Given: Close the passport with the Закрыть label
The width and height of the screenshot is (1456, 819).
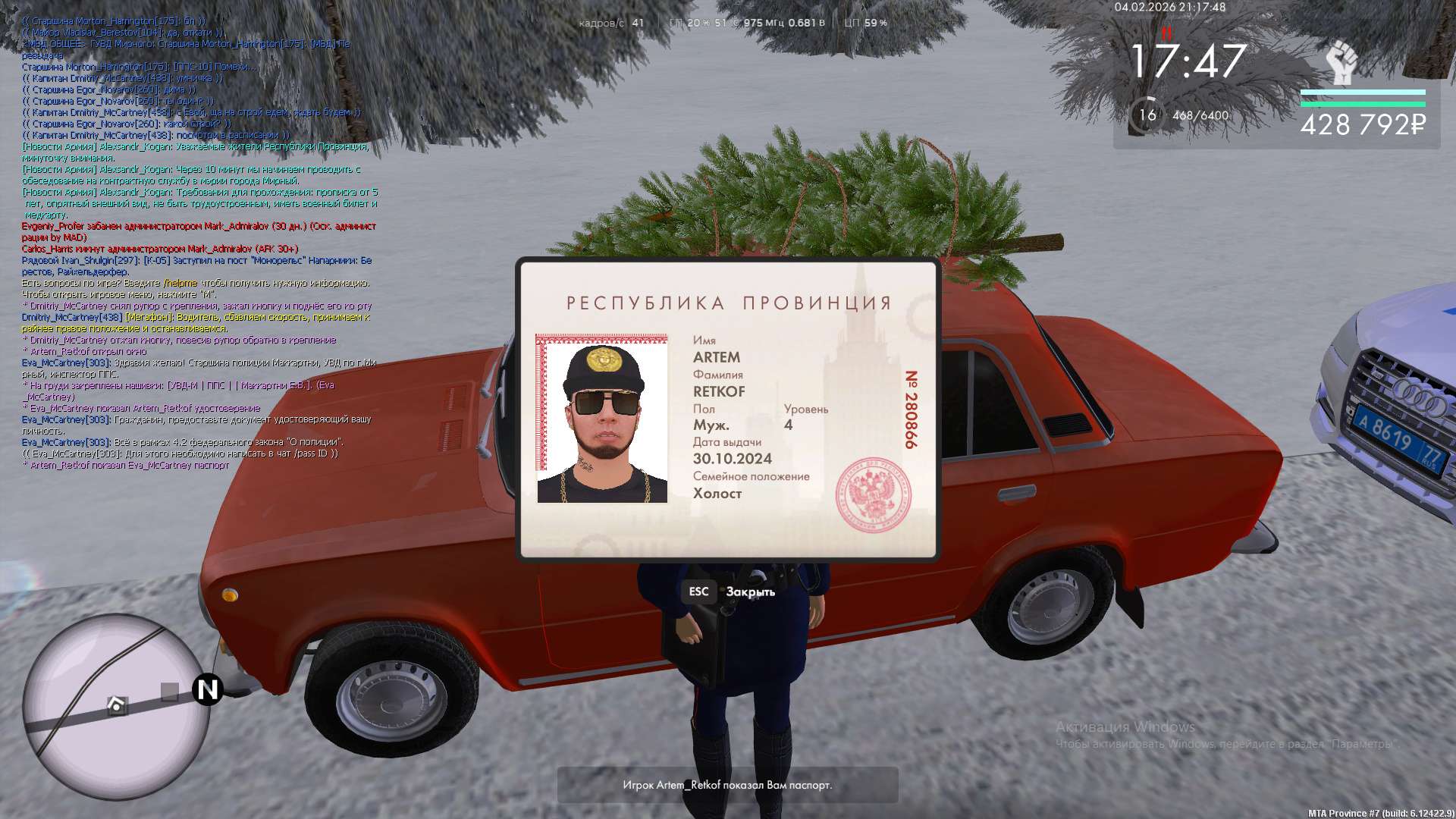Looking at the screenshot, I should [x=749, y=591].
